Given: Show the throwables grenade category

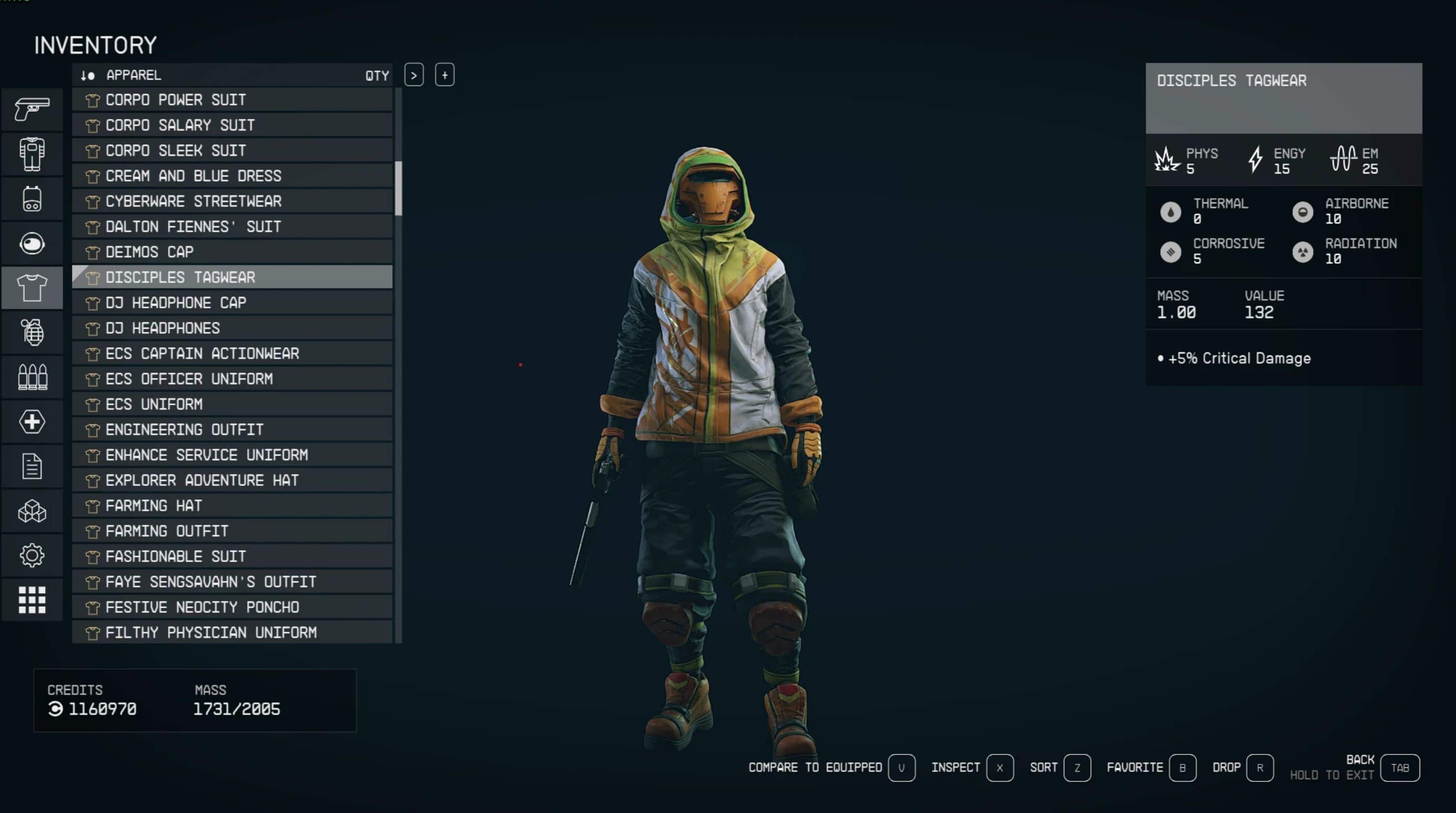Looking at the screenshot, I should [x=32, y=332].
